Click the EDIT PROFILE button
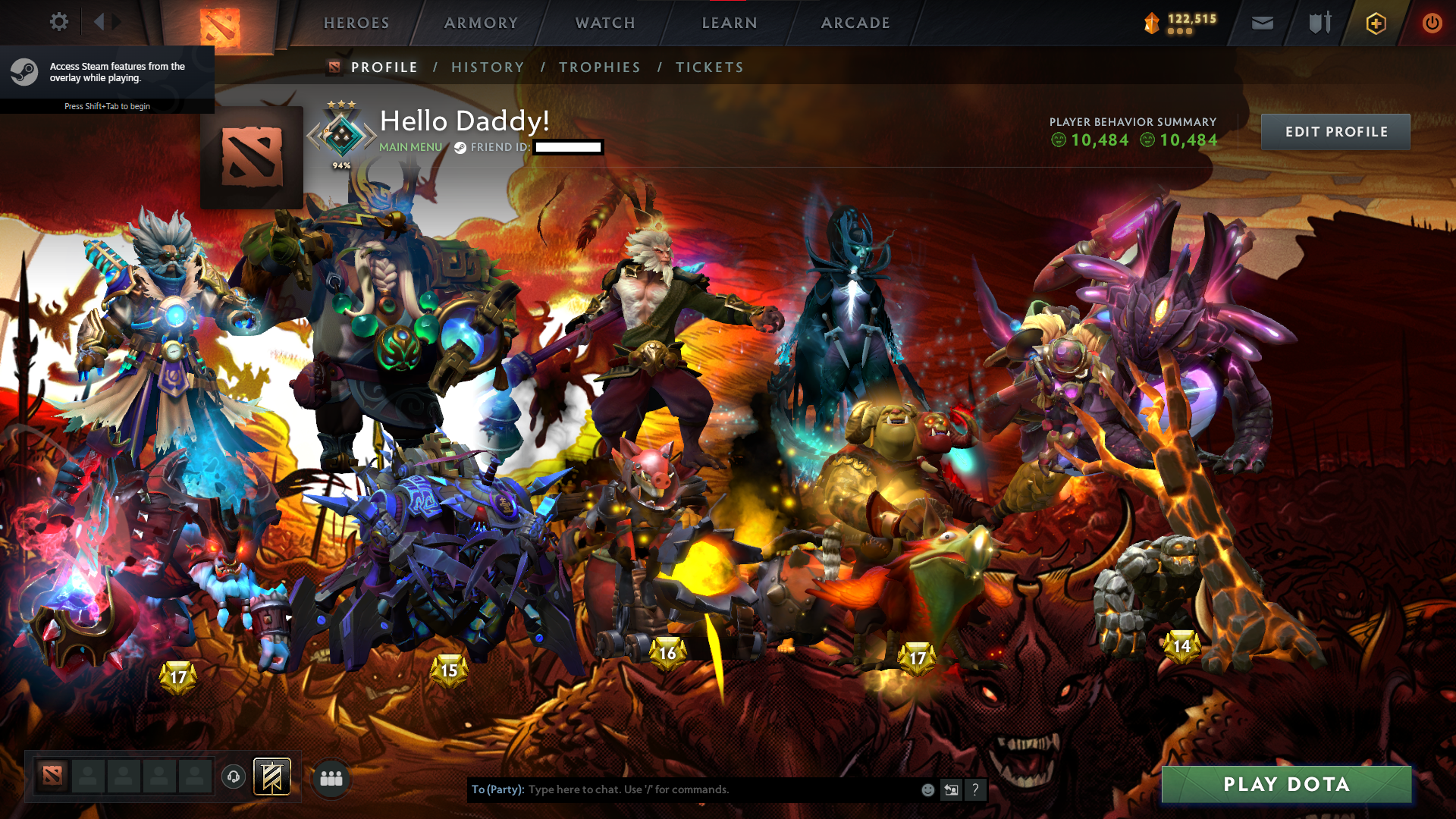Image resolution: width=1456 pixels, height=819 pixels. [x=1335, y=131]
